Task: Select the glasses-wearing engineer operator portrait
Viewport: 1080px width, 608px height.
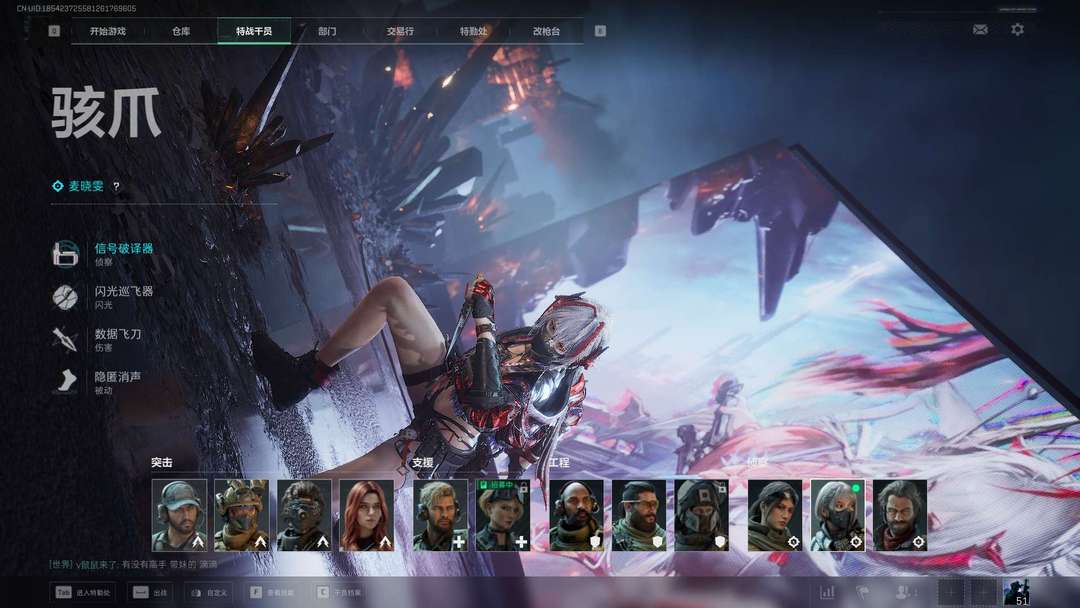Action: coord(638,515)
